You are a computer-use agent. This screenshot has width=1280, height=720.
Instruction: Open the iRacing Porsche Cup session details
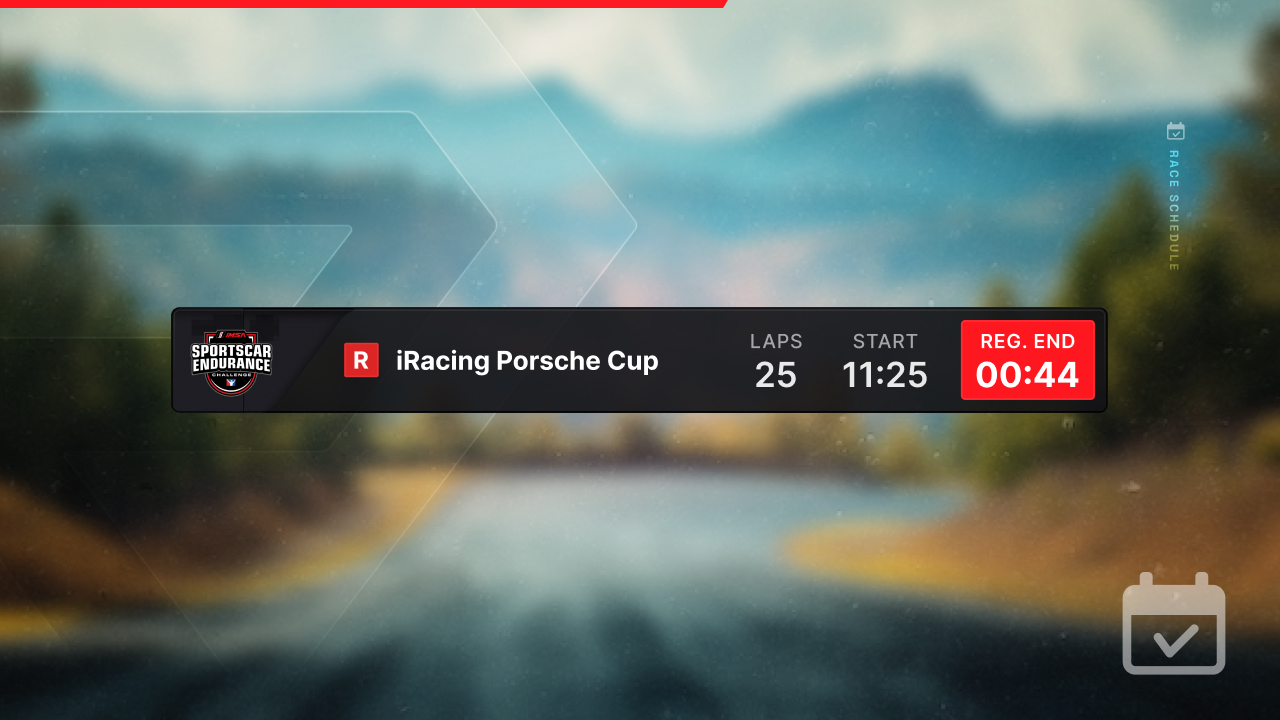click(527, 361)
